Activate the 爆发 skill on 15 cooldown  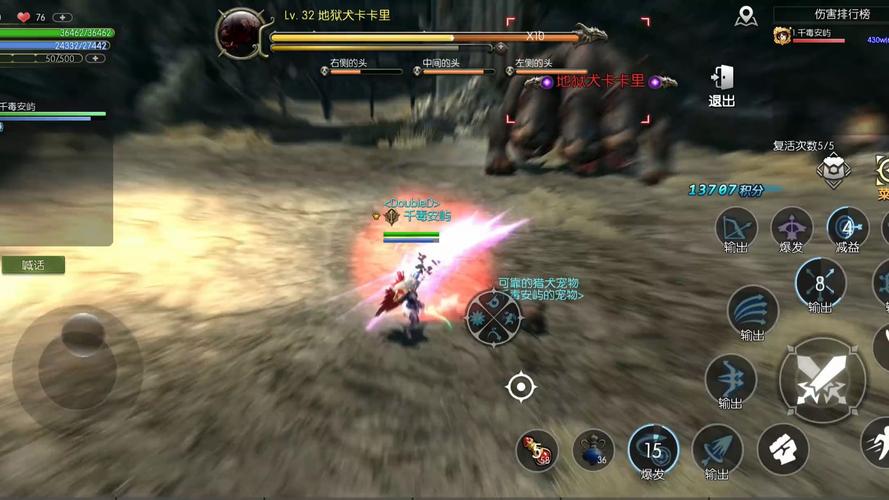click(653, 450)
